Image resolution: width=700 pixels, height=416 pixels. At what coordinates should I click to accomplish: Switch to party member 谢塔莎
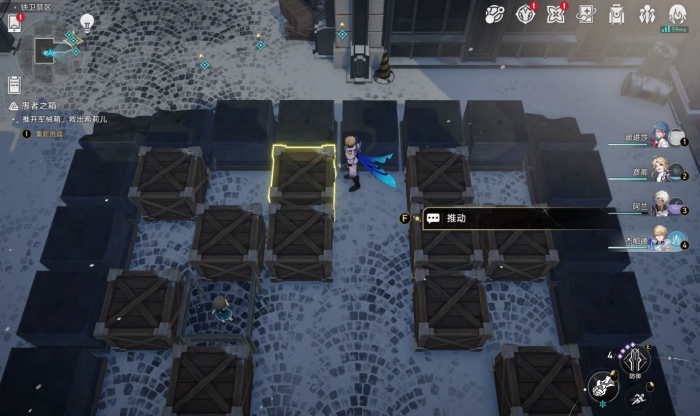tap(660, 140)
